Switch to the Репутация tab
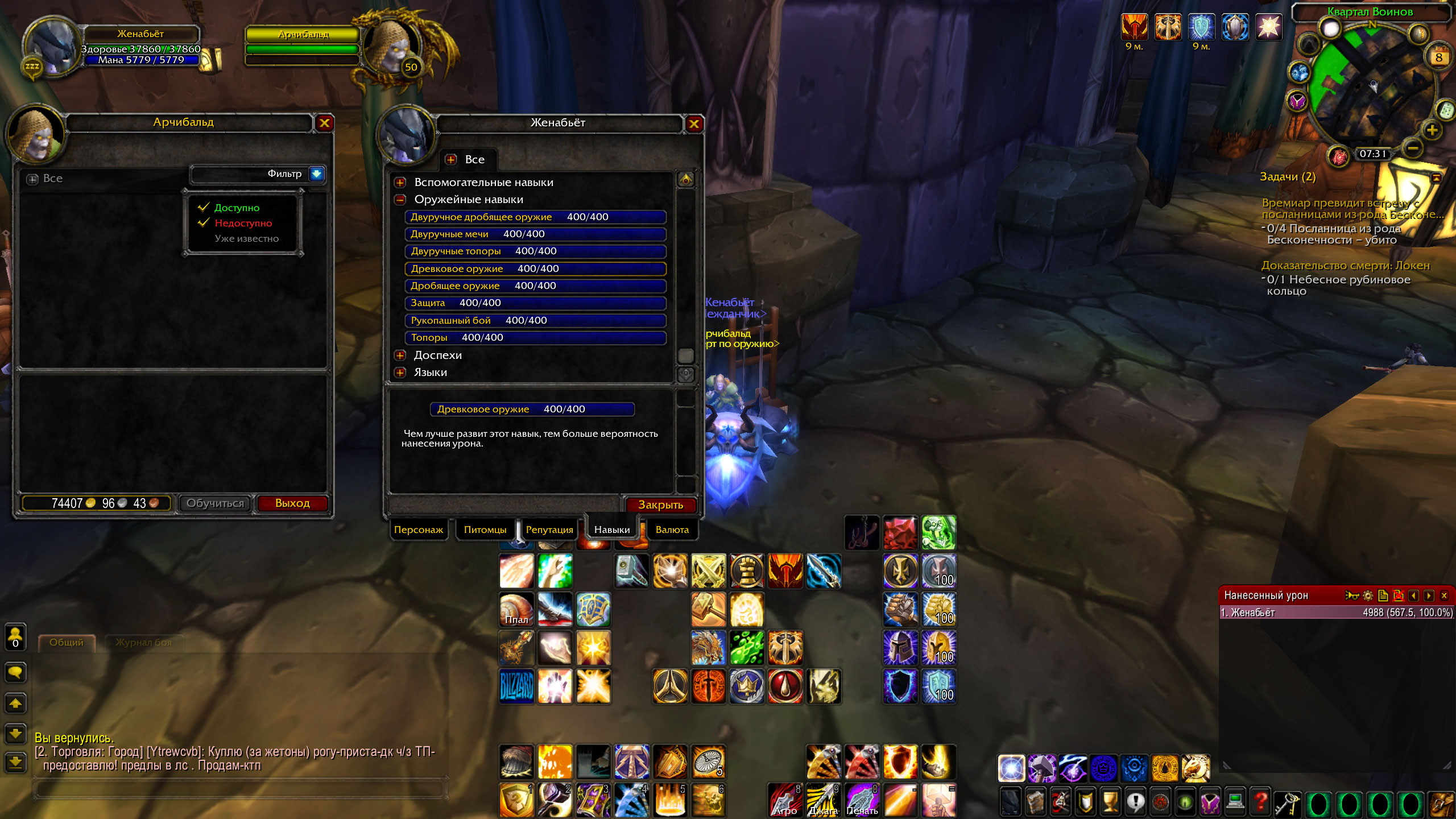 549,530
